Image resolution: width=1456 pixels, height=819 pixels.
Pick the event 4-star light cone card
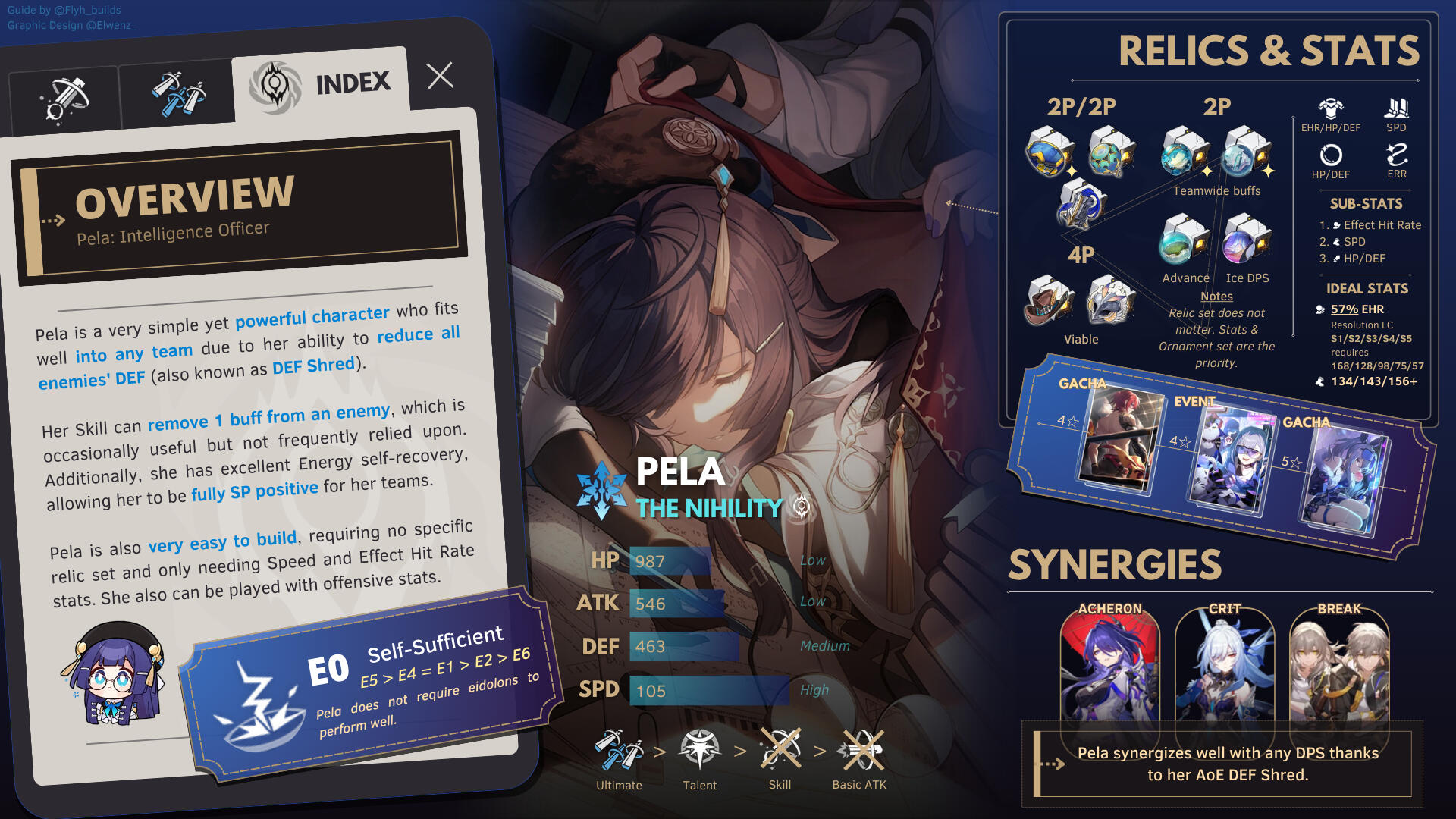[1231, 460]
